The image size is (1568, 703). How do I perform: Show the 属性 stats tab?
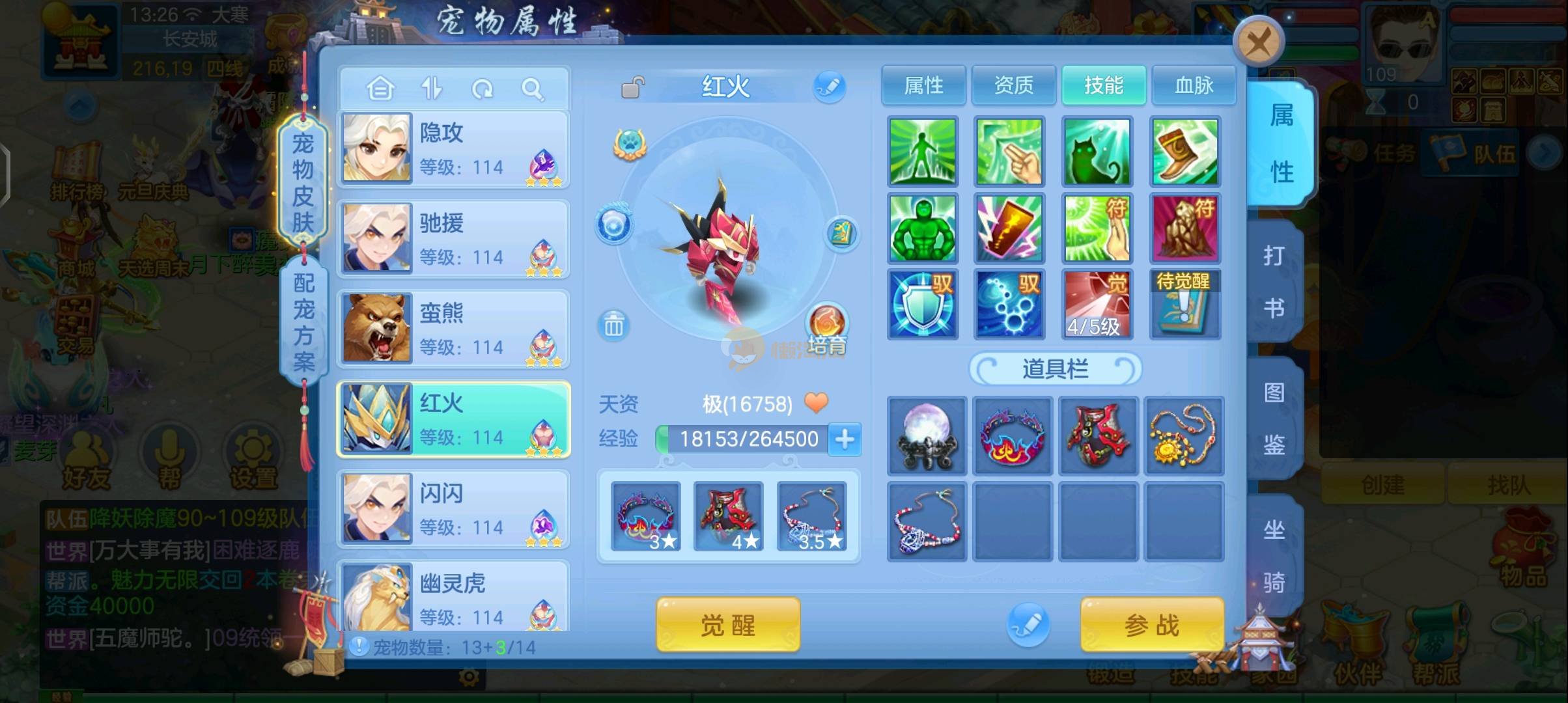coord(923,85)
